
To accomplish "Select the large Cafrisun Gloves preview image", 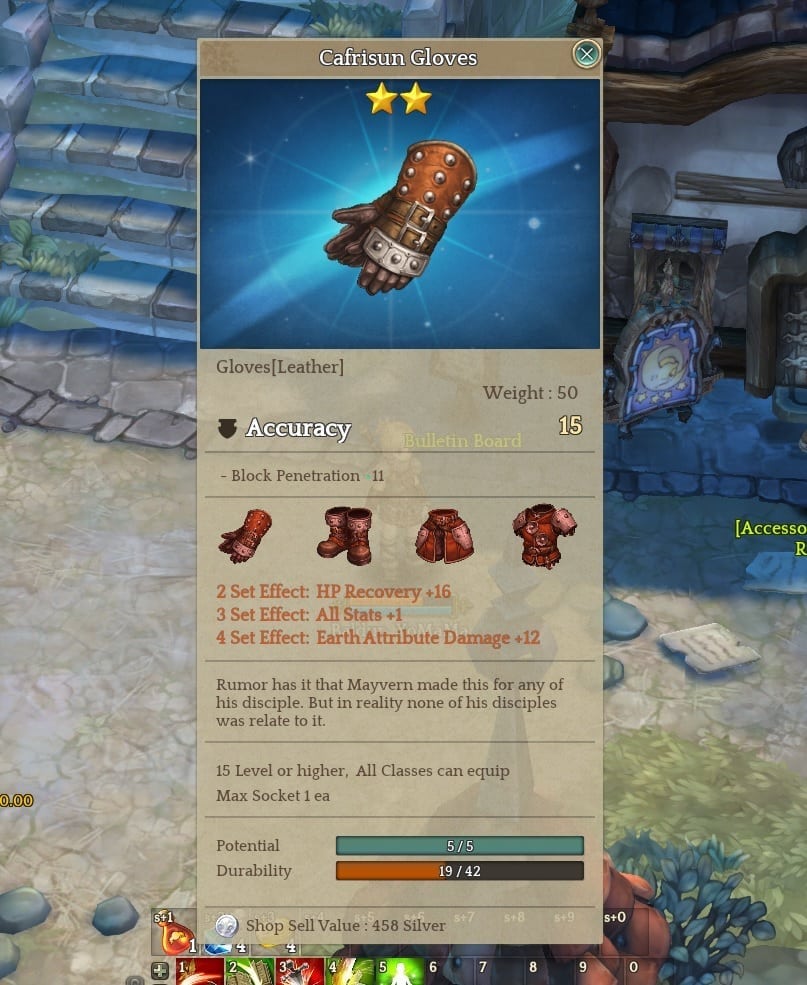I will click(400, 214).
